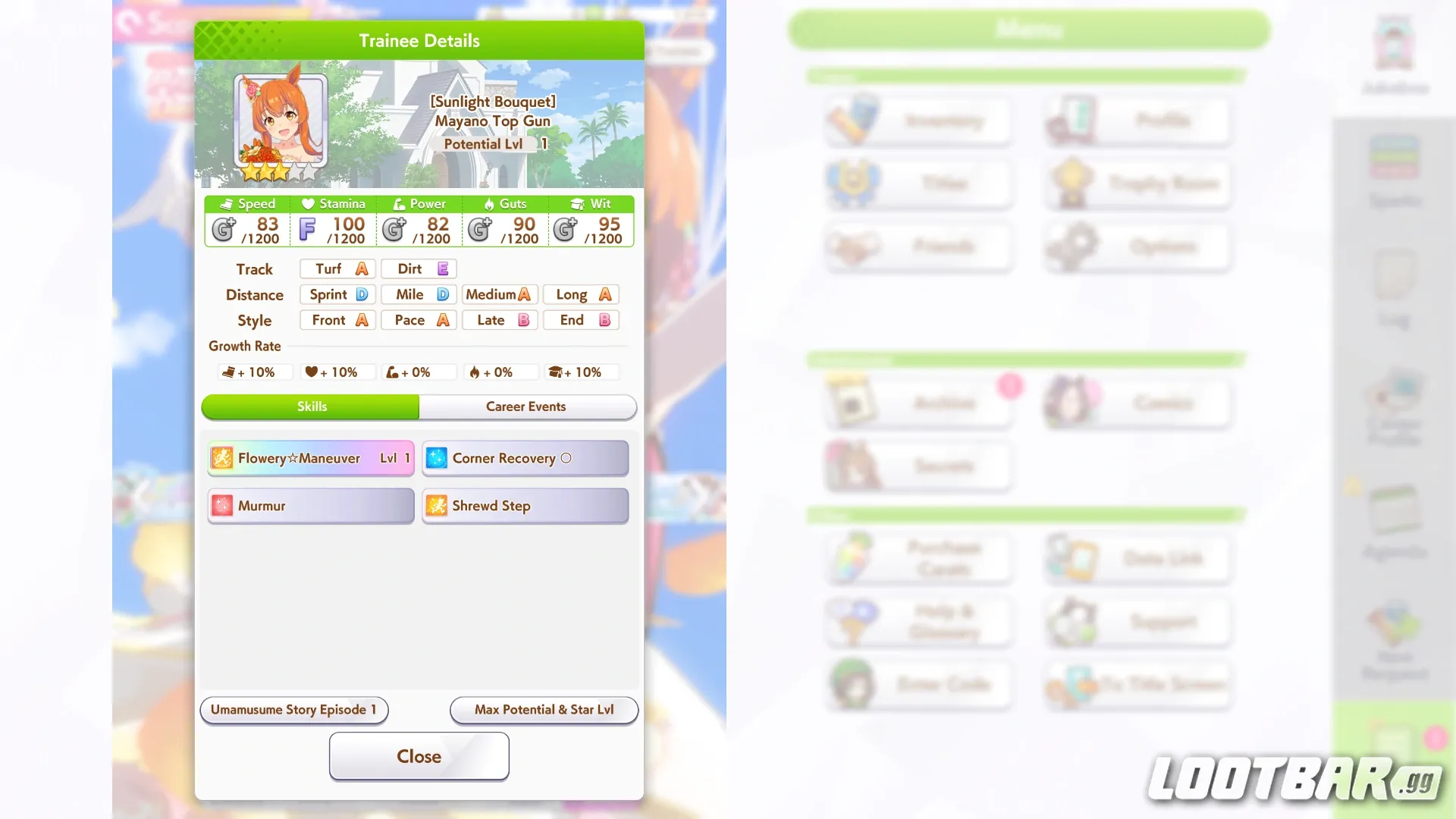Click the Shrewd Step skill icon
Image resolution: width=1456 pixels, height=819 pixels.
tap(437, 506)
